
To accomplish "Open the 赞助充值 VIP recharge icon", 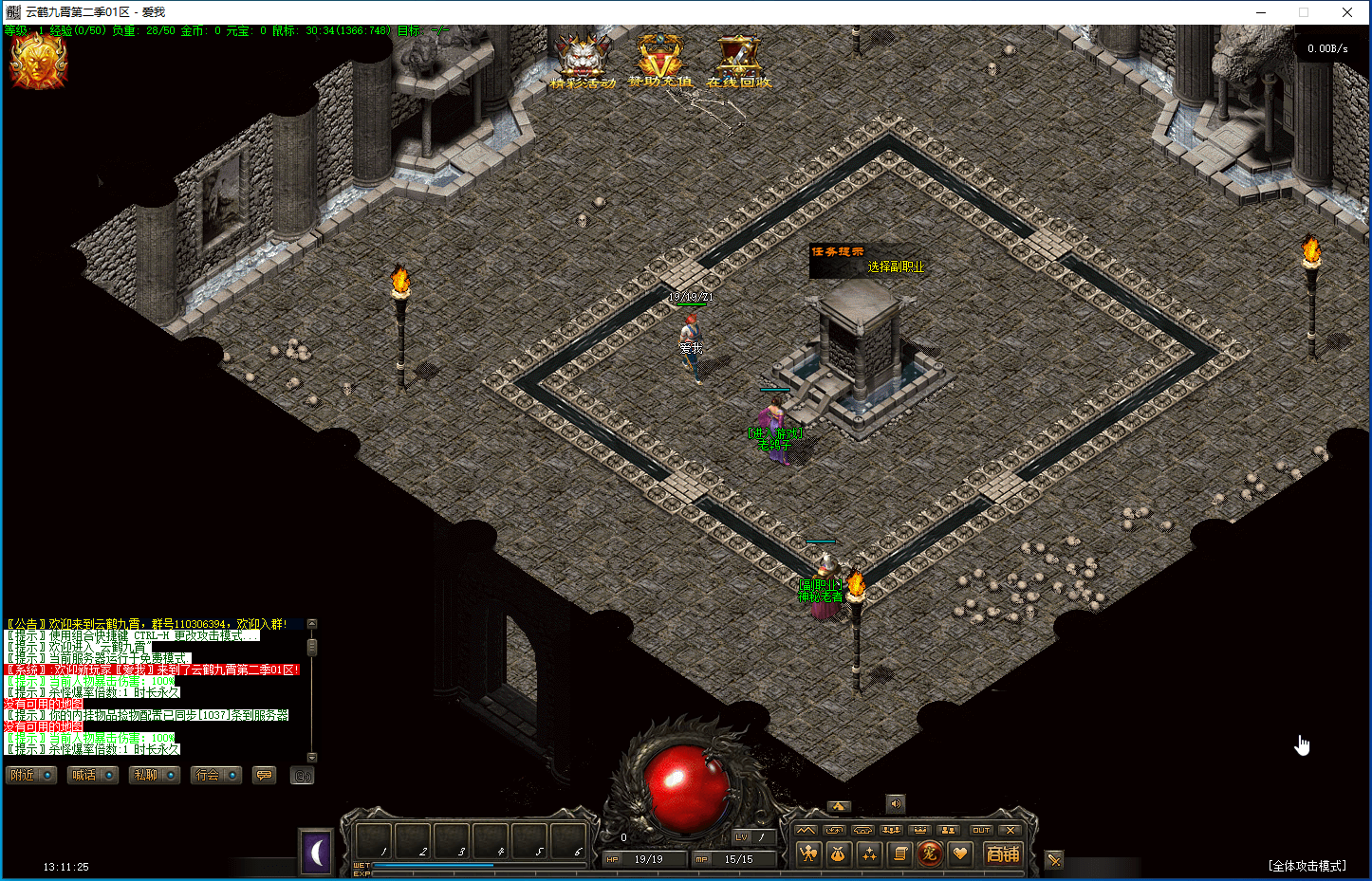I will (x=660, y=60).
